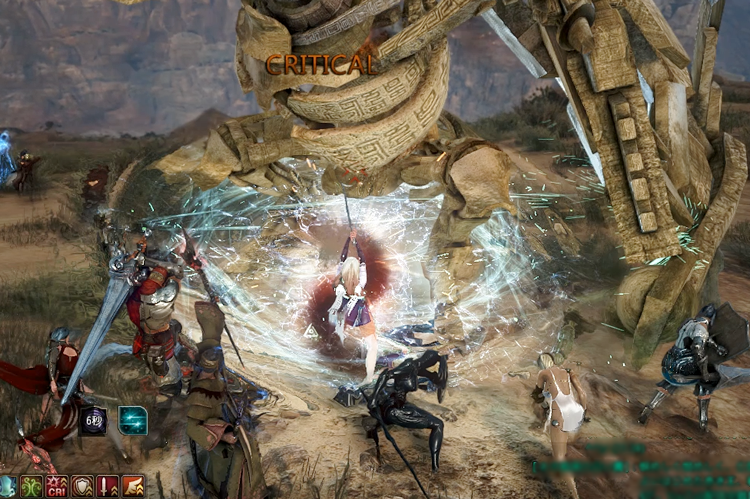Select the red CRI critical buff icon
Image resolution: width=750 pixels, height=499 pixels.
pos(57,488)
